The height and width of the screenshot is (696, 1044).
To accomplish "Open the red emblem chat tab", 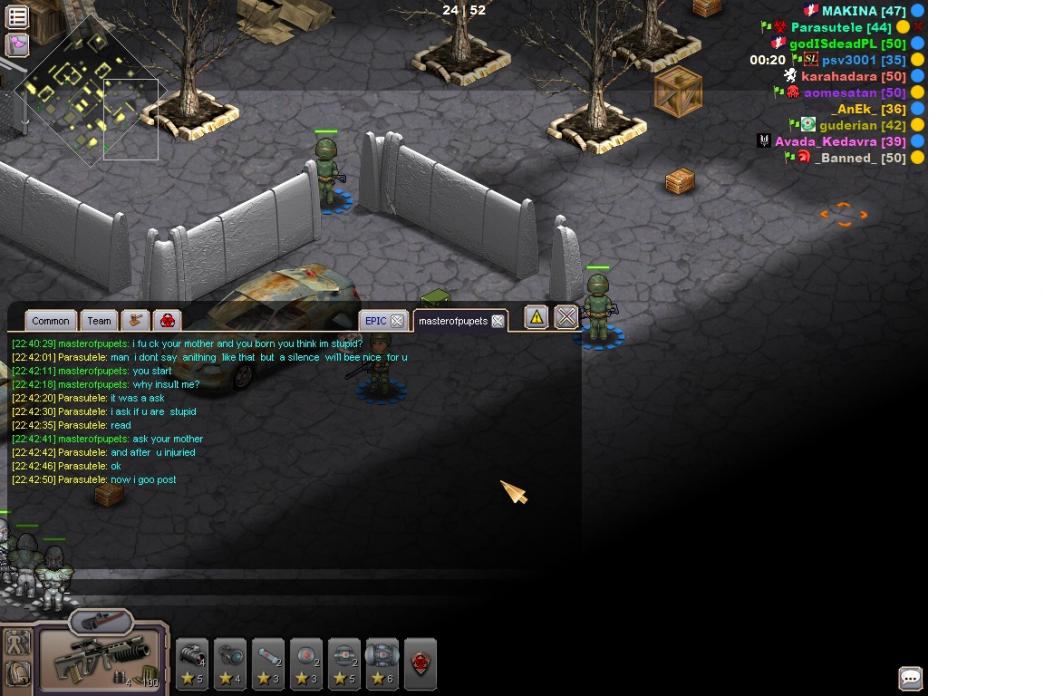I will (167, 321).
